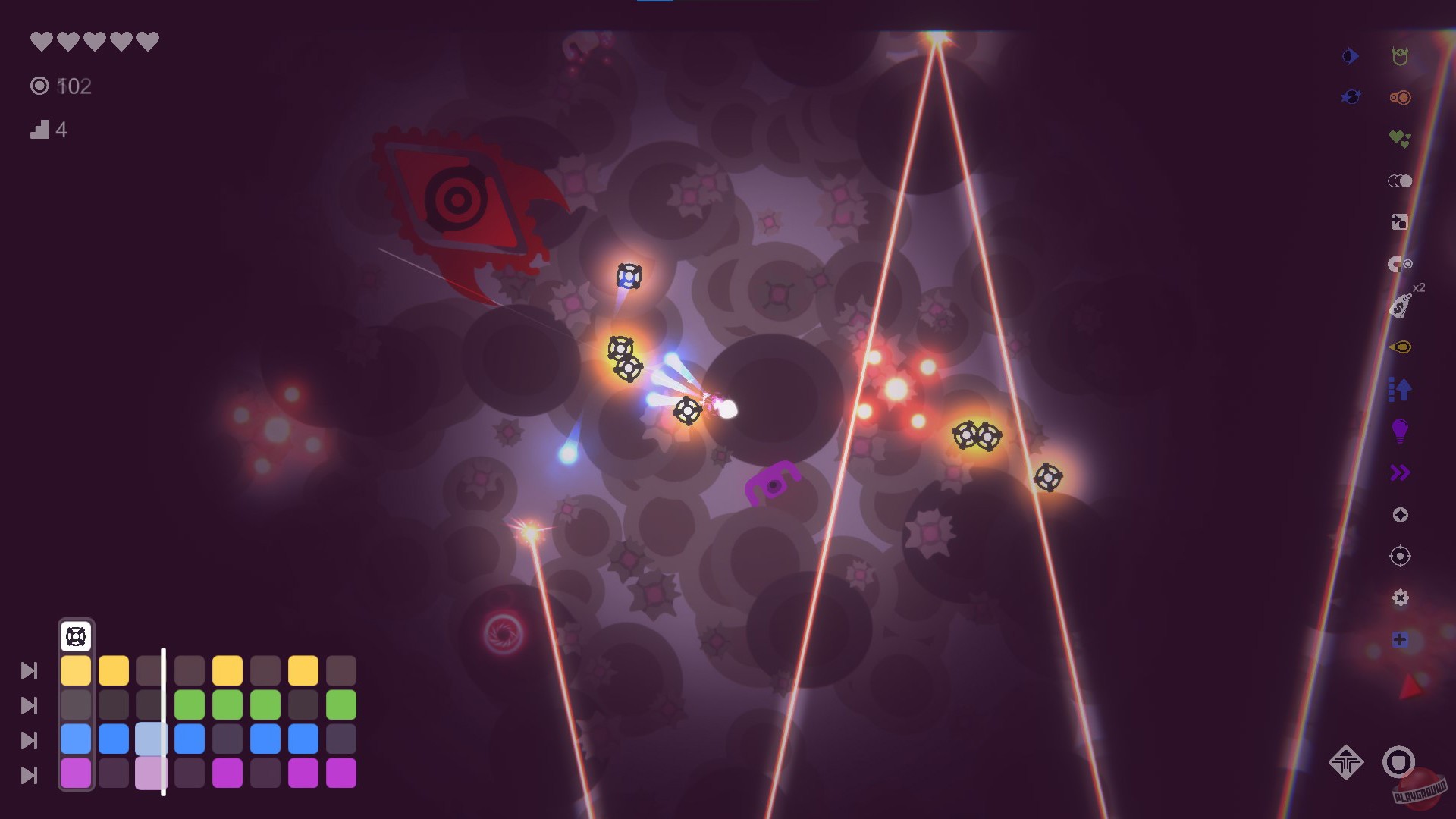
Task: Select the green crown icon at sidebar top
Action: point(1401,55)
